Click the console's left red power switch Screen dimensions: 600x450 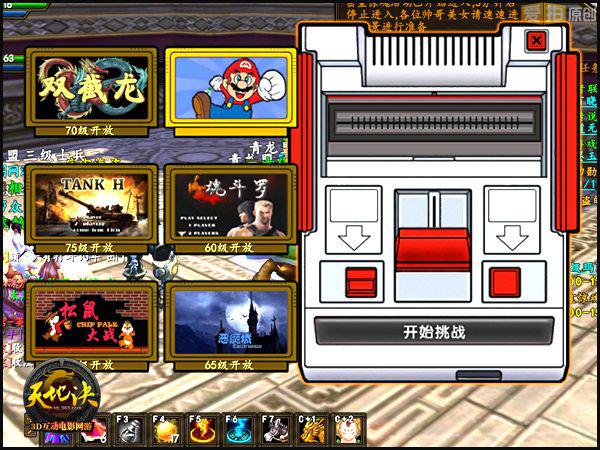click(357, 280)
